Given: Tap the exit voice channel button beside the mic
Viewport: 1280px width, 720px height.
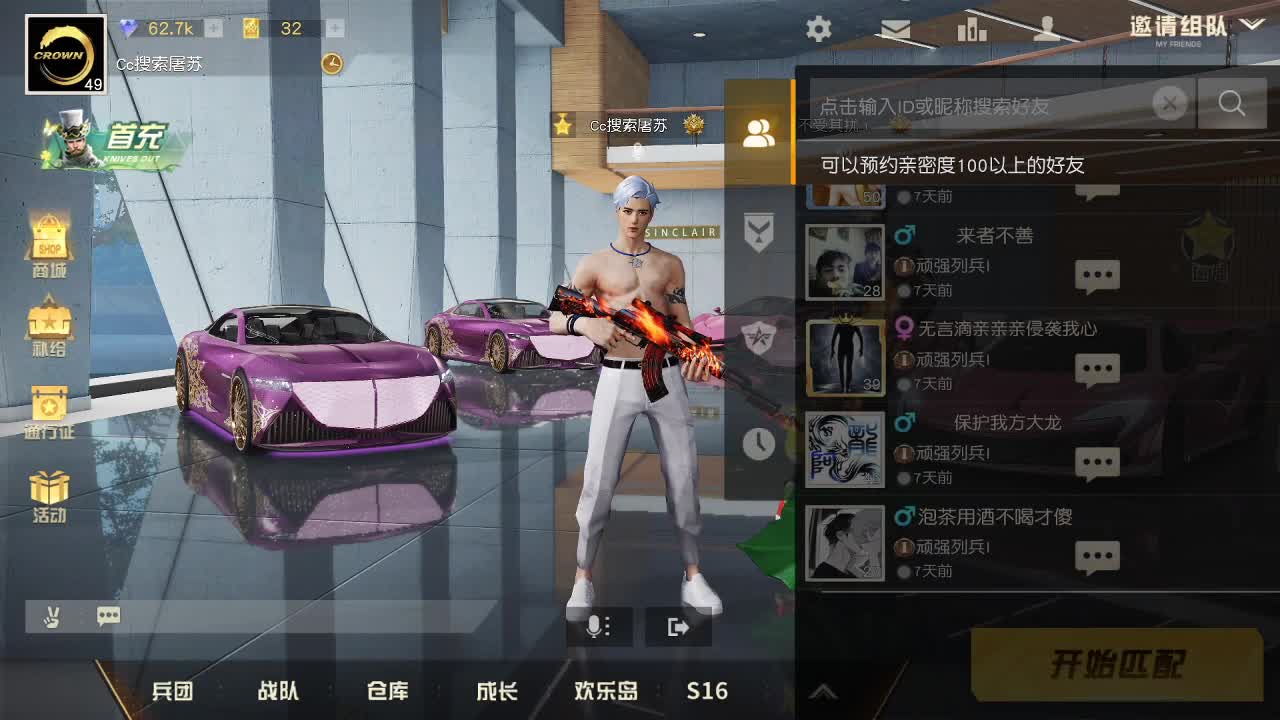Looking at the screenshot, I should [x=679, y=627].
